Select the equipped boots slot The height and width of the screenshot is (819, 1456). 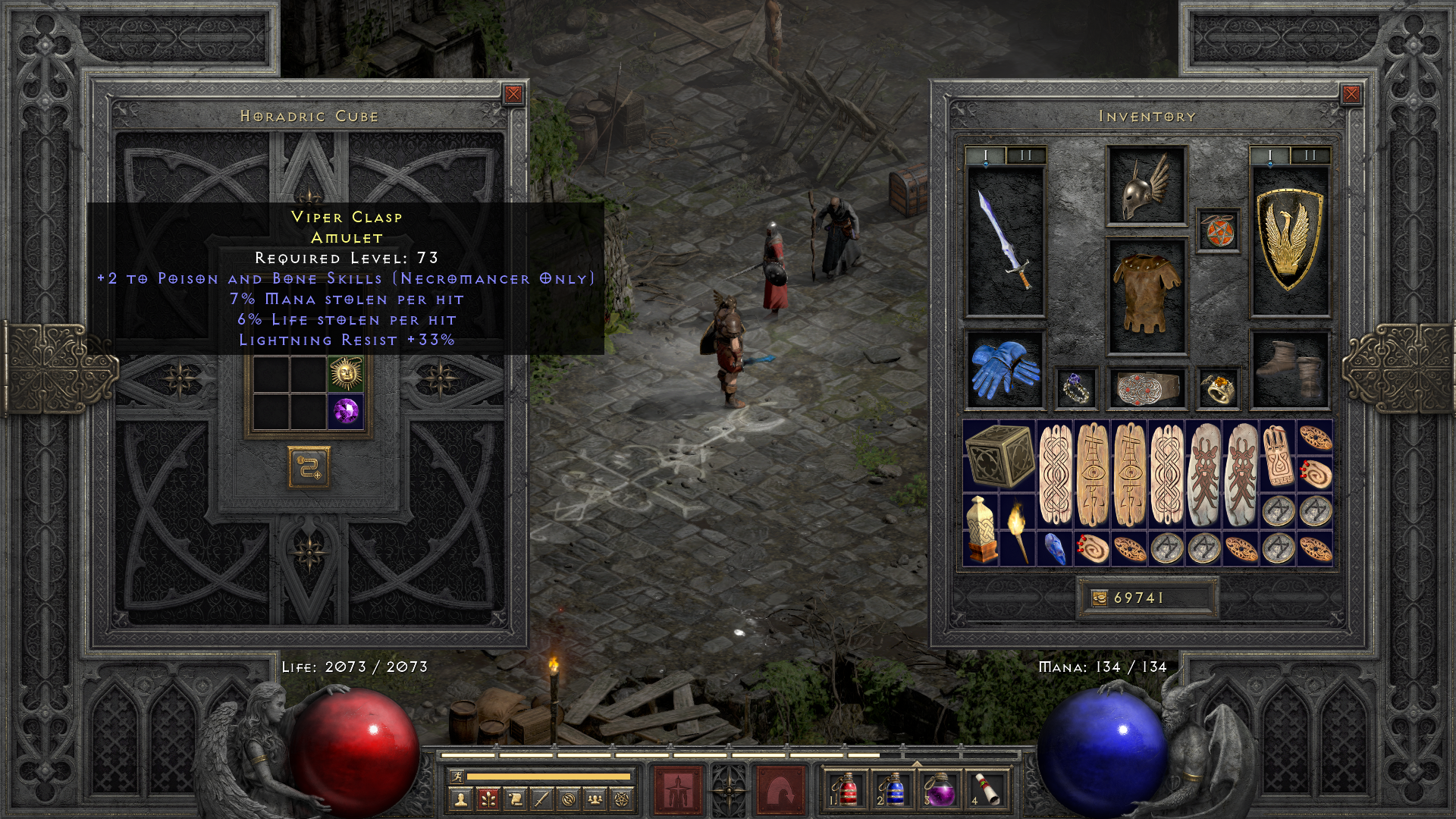pos(1289,369)
